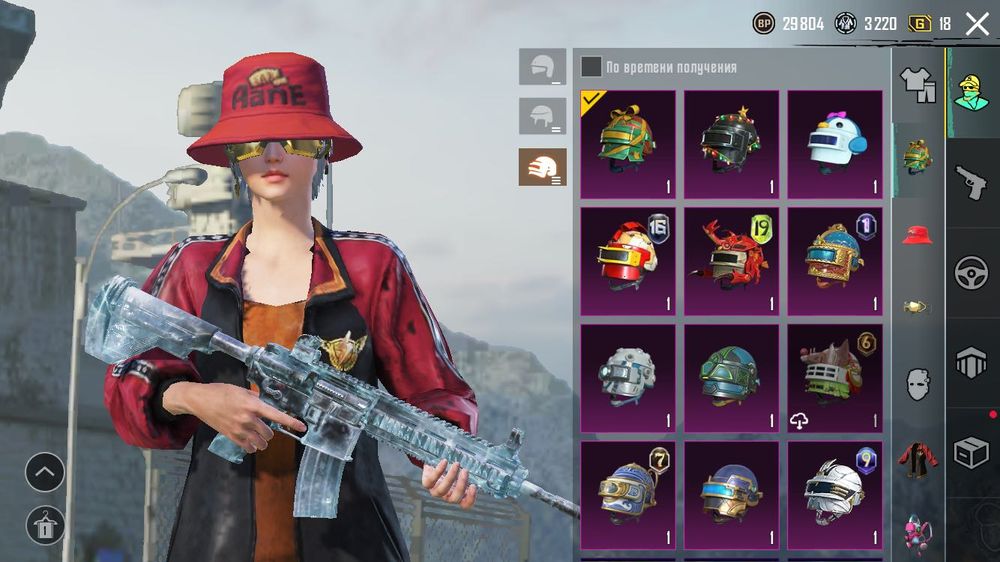
Task: Switch to the red bucket hat category
Action: coord(917,236)
